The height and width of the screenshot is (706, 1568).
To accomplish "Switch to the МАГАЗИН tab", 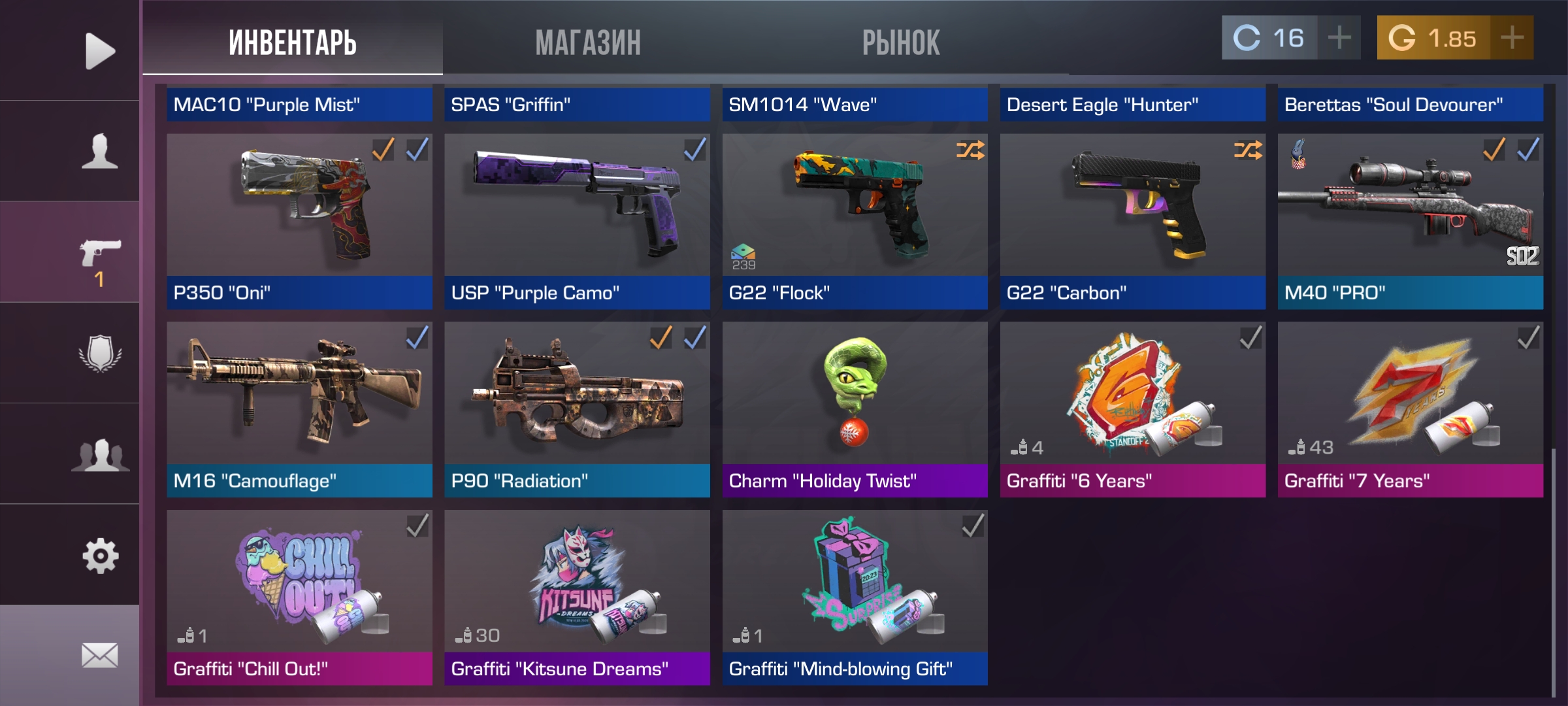I will (x=588, y=42).
